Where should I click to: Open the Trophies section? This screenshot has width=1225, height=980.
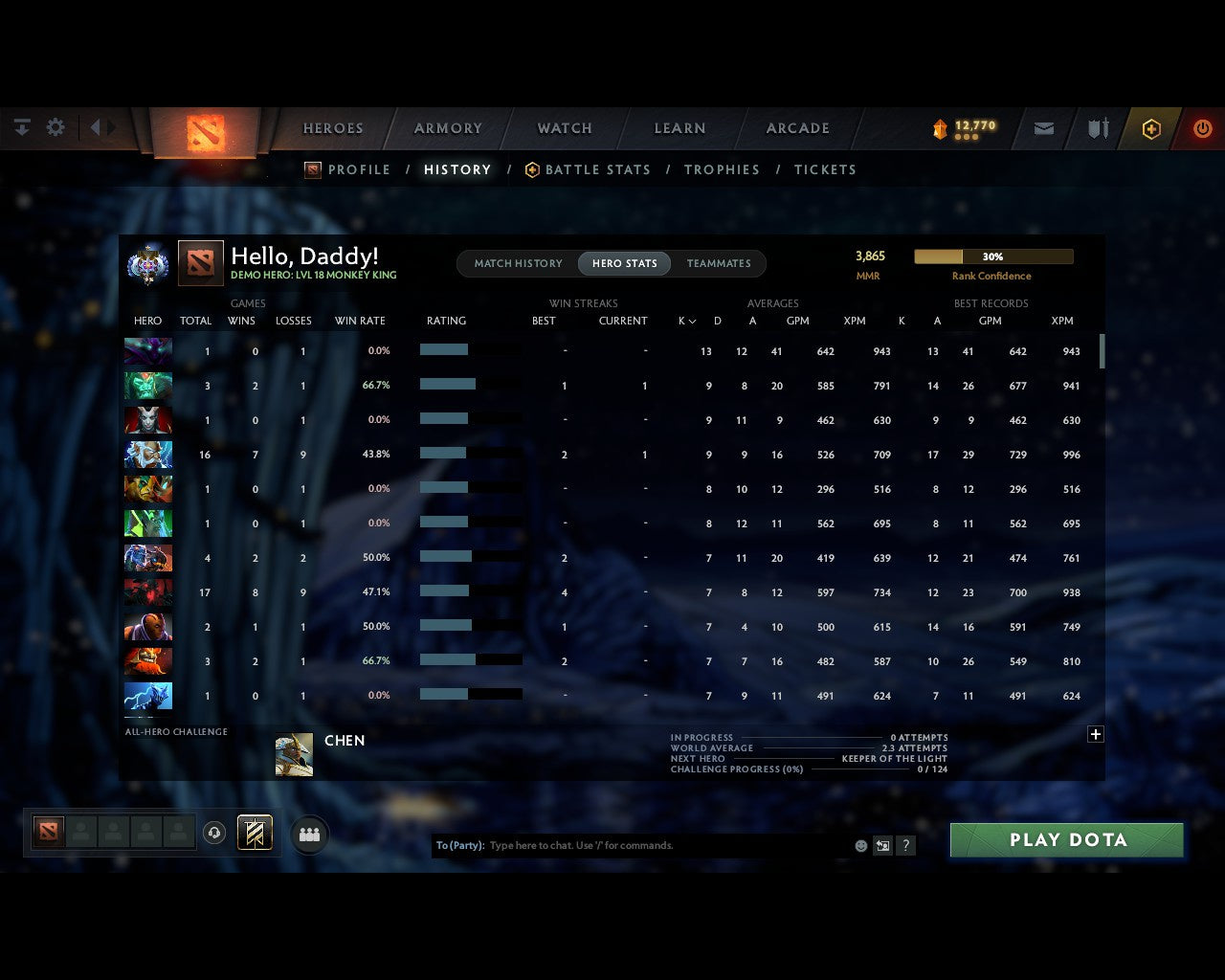coord(722,169)
